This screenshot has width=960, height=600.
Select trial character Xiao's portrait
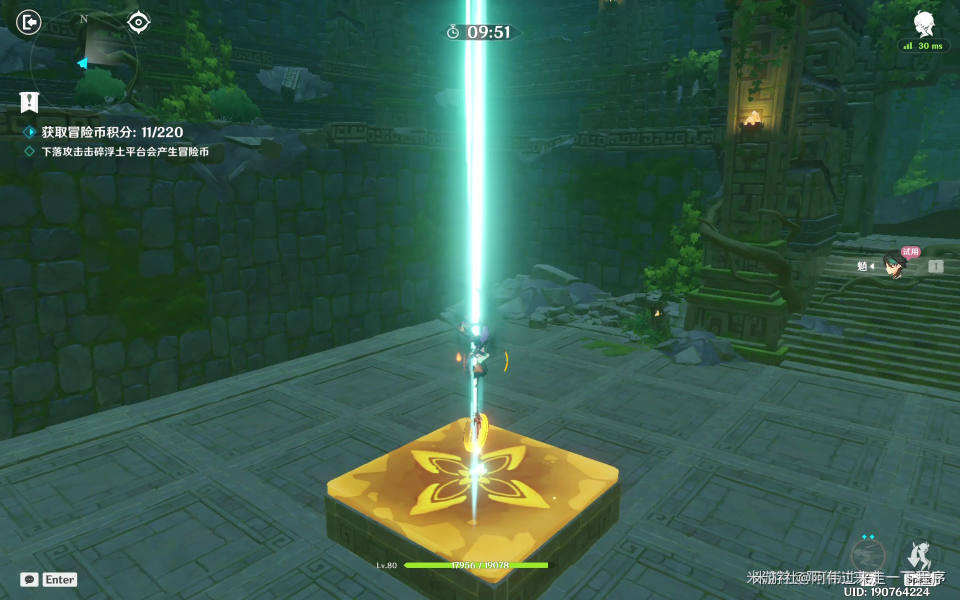(x=893, y=267)
